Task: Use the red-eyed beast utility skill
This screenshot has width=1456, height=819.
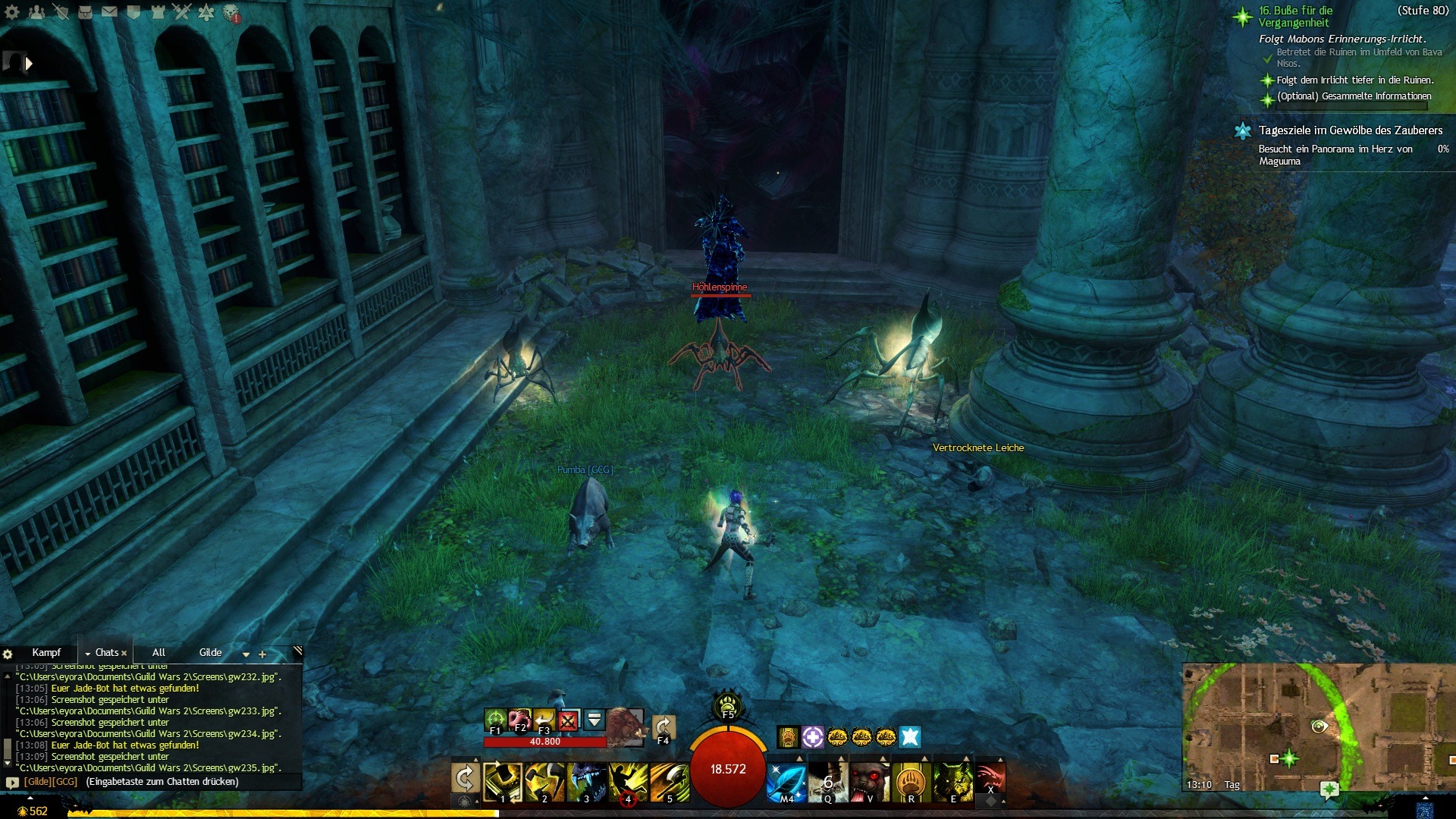Action: point(869,781)
